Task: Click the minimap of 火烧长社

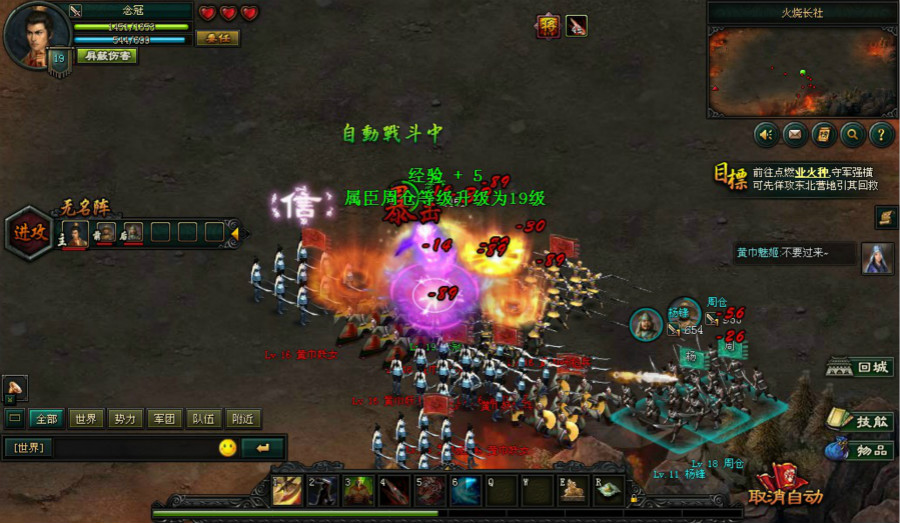Action: [x=801, y=71]
